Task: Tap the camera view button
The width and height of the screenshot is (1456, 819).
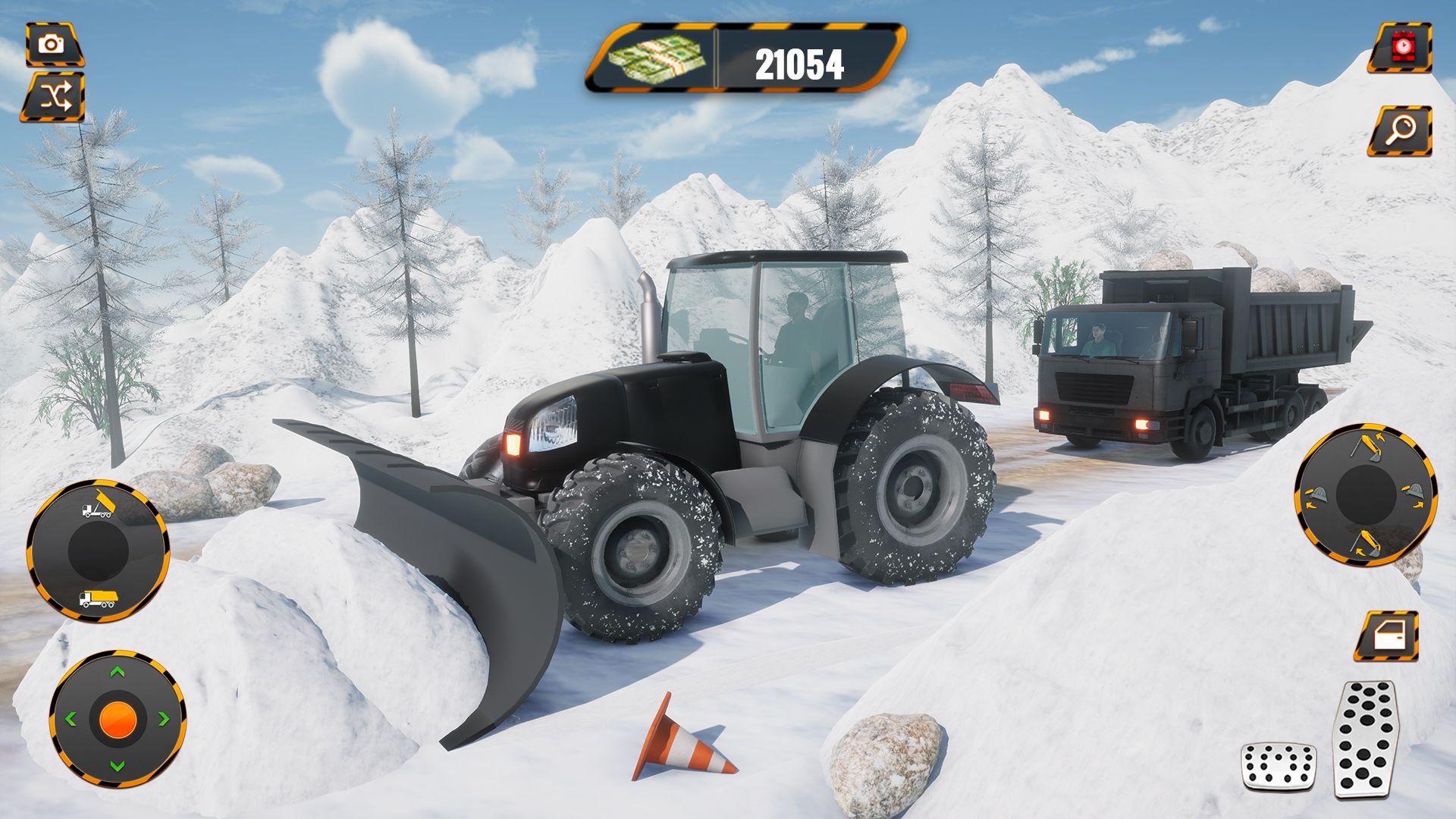Action: tap(52, 44)
